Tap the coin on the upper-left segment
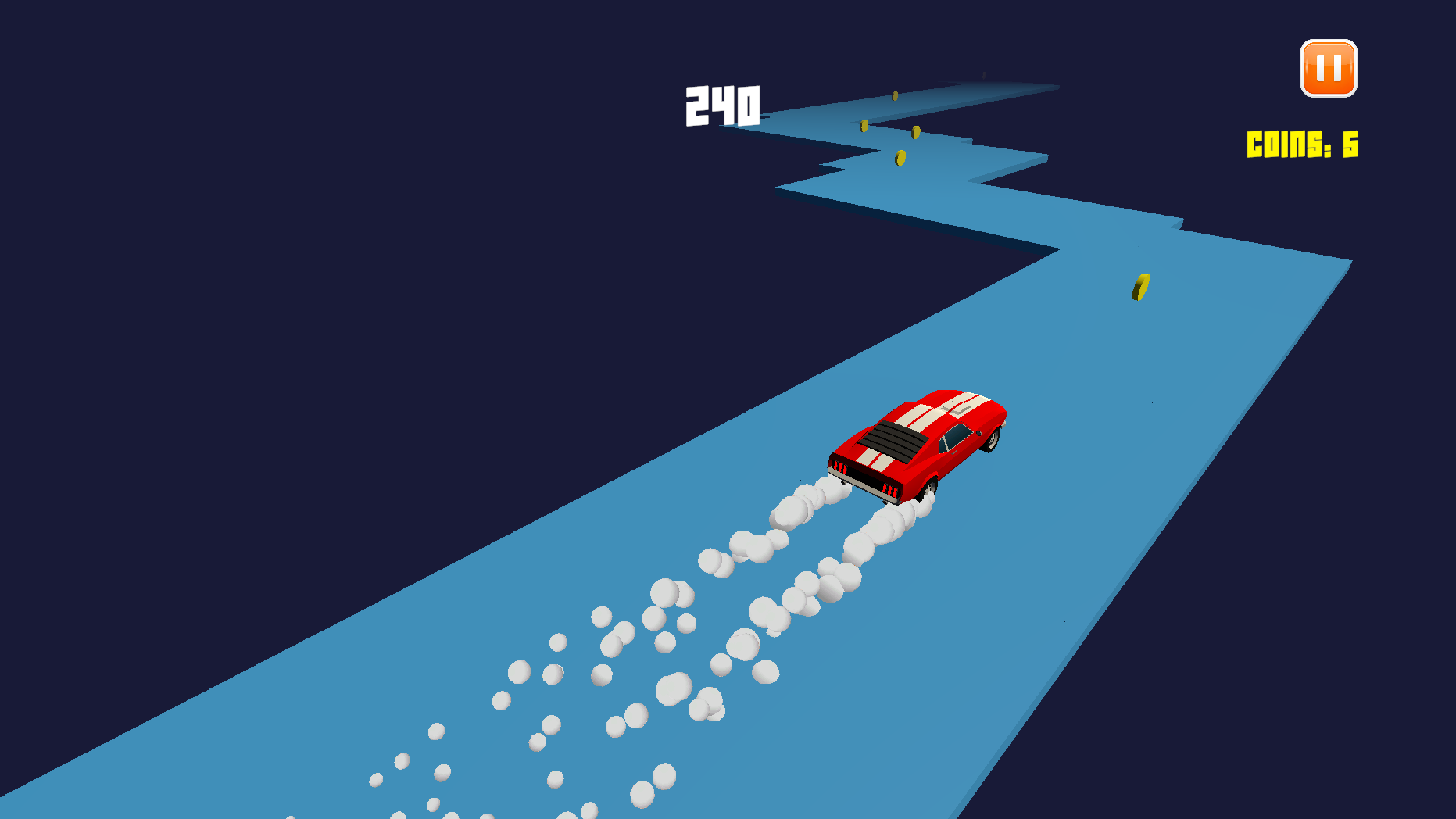Image resolution: width=1456 pixels, height=819 pixels. pos(864,125)
